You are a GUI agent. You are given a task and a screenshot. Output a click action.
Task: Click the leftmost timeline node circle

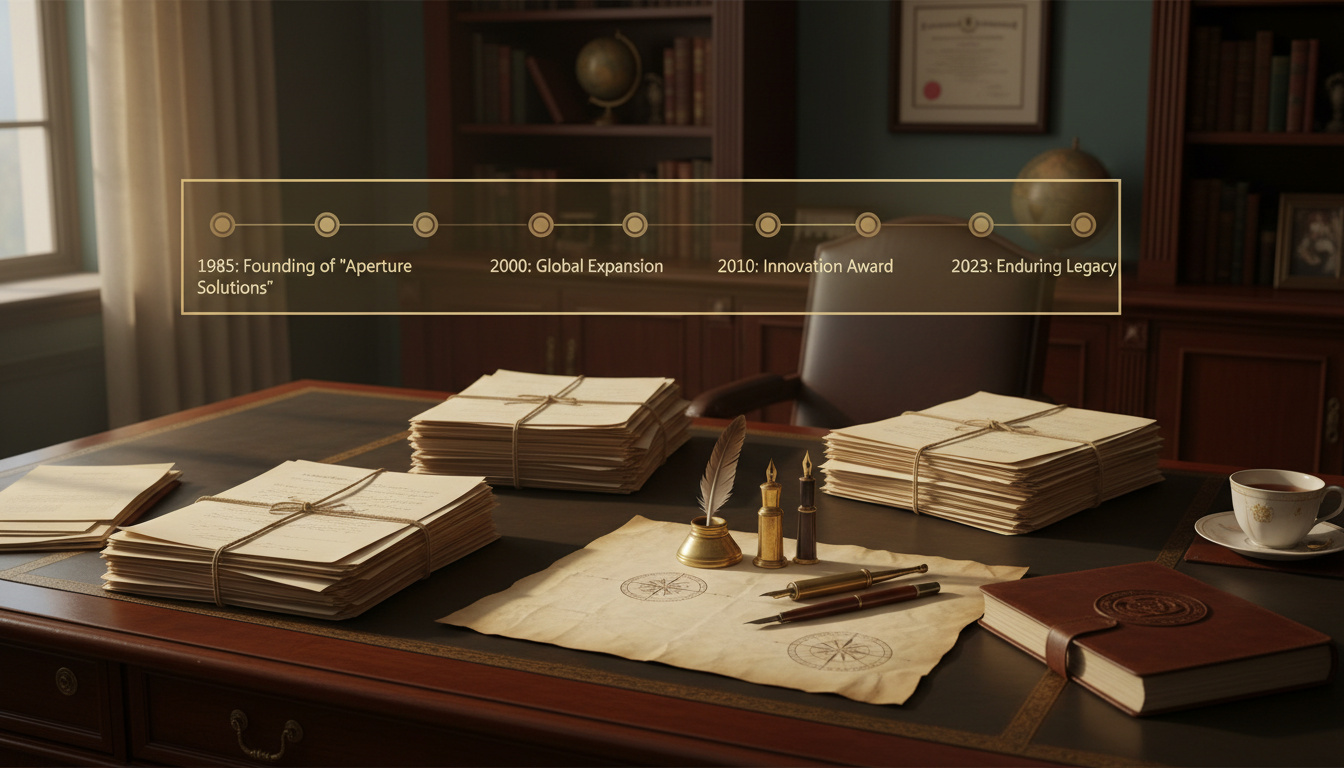point(222,224)
